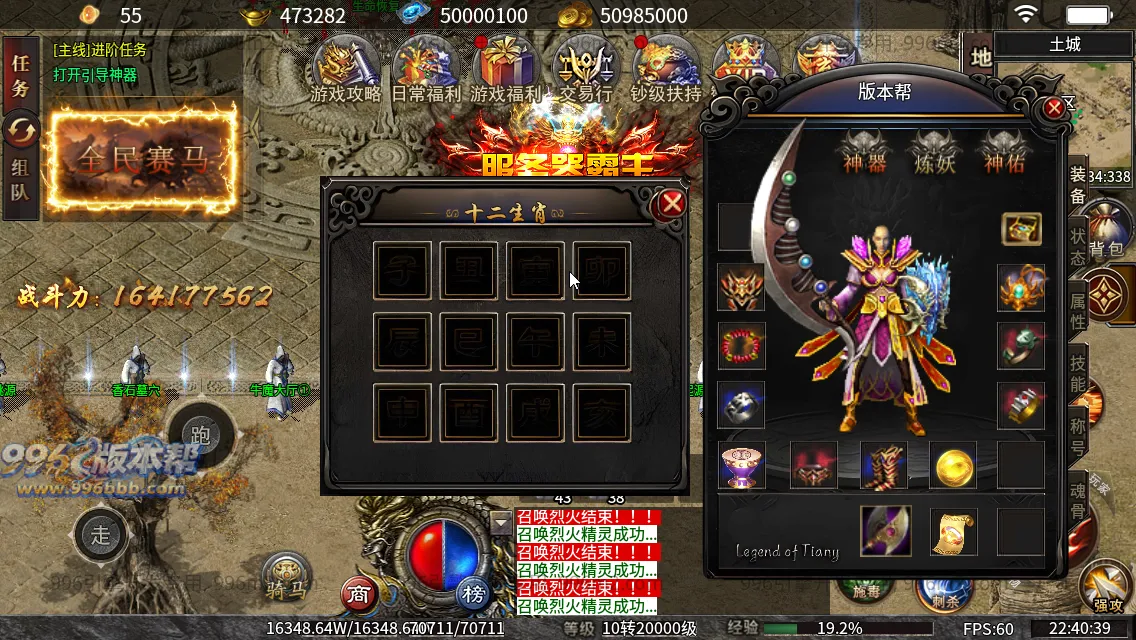Switch to the 称号 titles tab
This screenshot has height=640, width=1136.
(x=1078, y=434)
